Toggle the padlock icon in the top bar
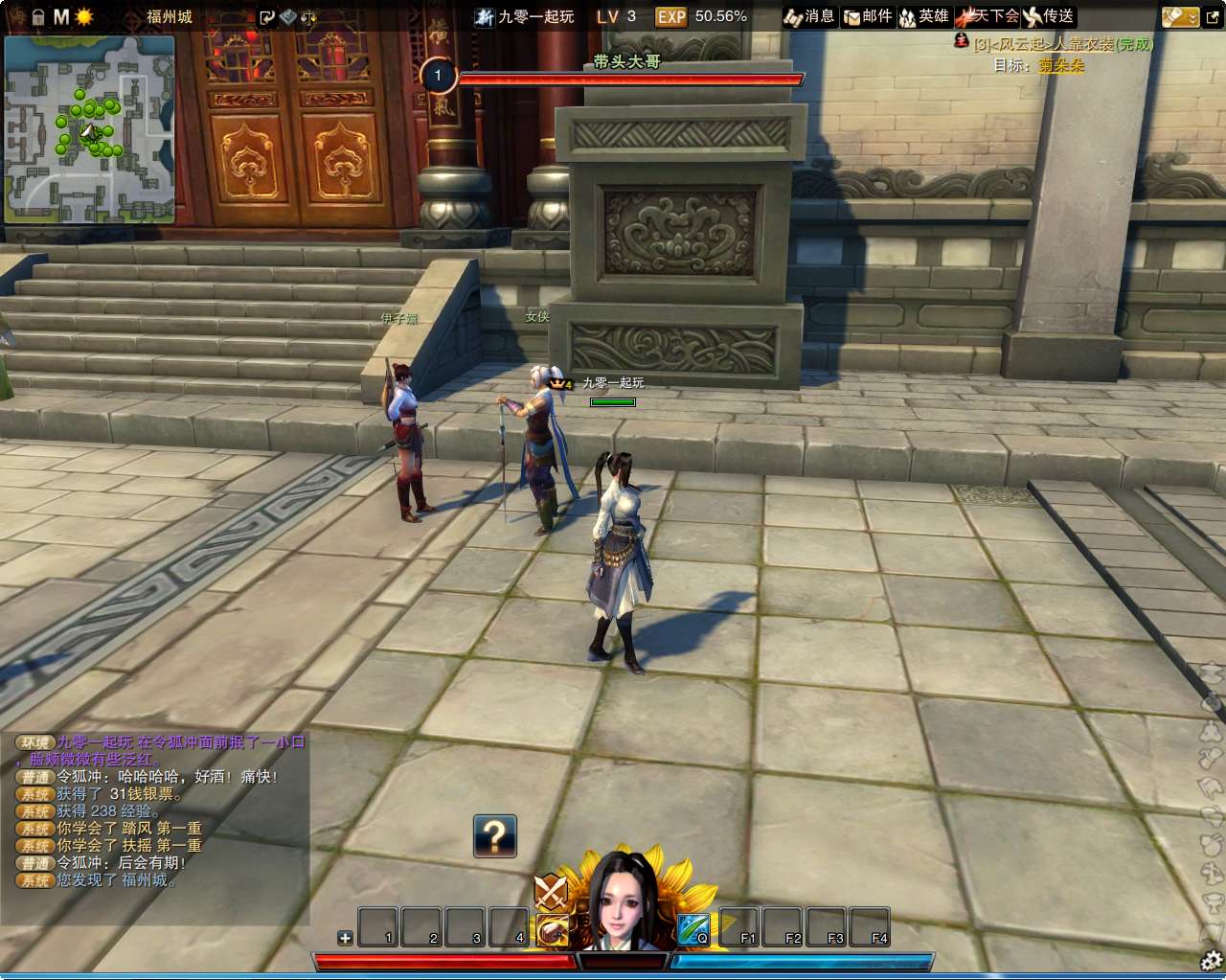This screenshot has width=1226, height=980. pyautogui.click(x=38, y=16)
